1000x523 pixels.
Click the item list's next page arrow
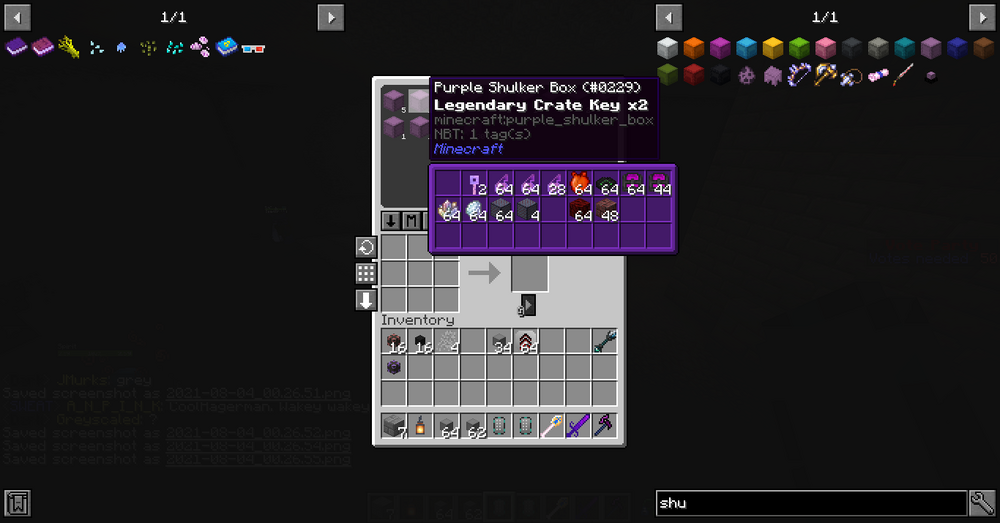click(x=981, y=17)
